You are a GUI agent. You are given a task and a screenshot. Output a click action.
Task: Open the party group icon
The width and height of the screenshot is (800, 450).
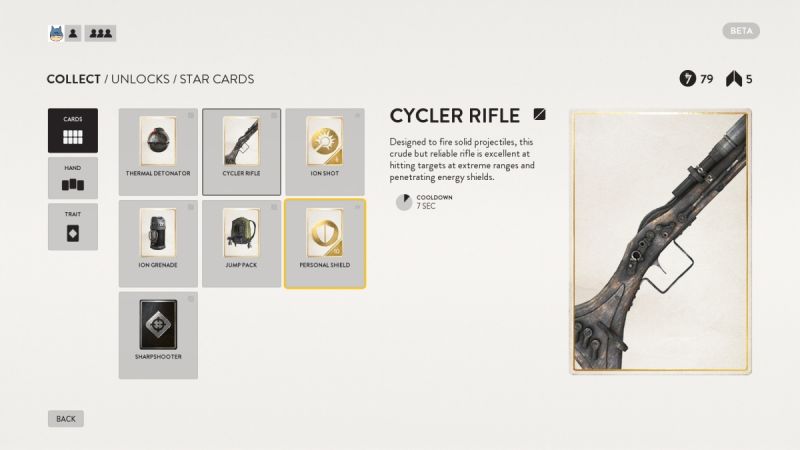tap(100, 33)
